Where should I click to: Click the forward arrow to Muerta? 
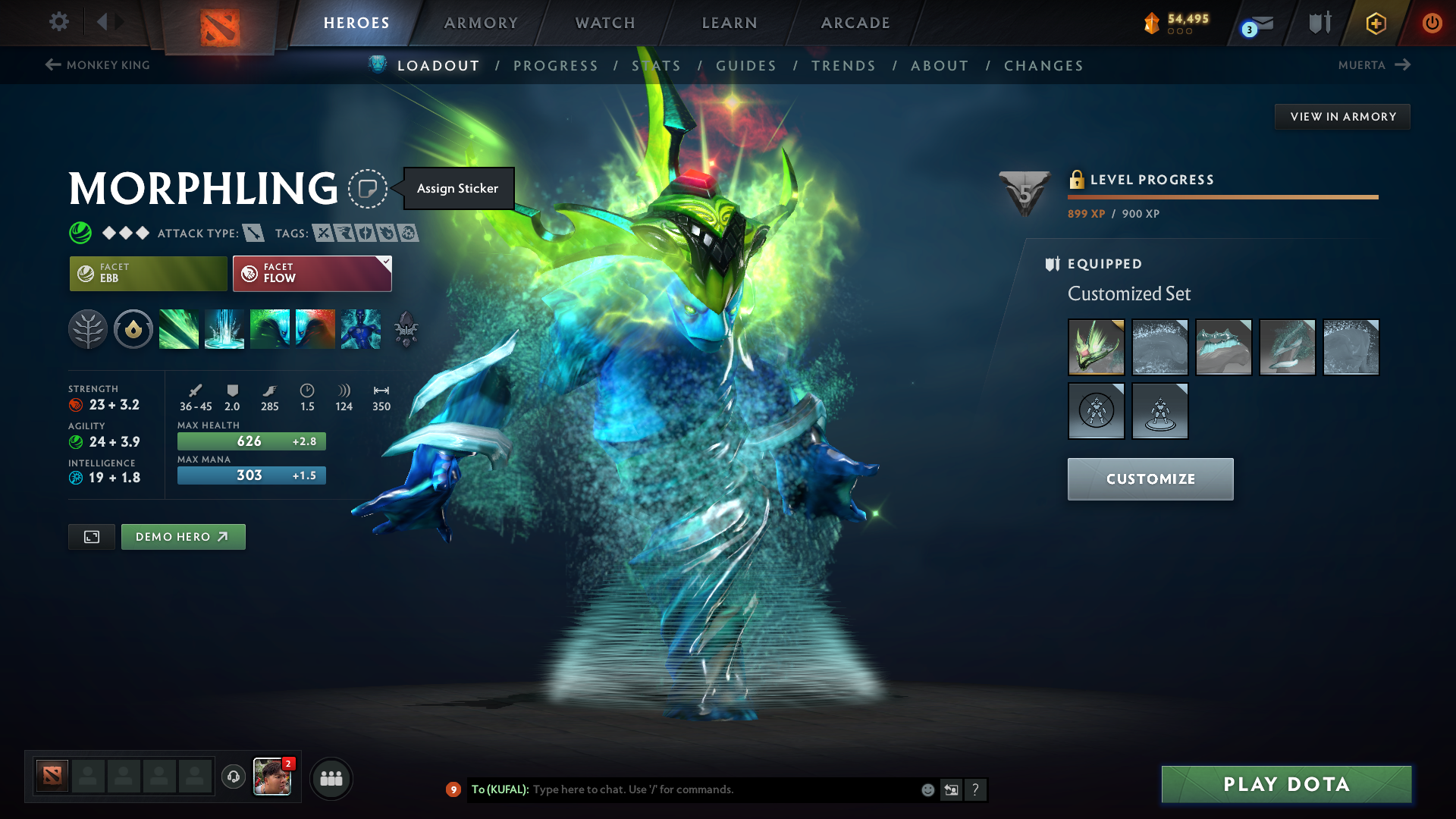coord(1404,64)
